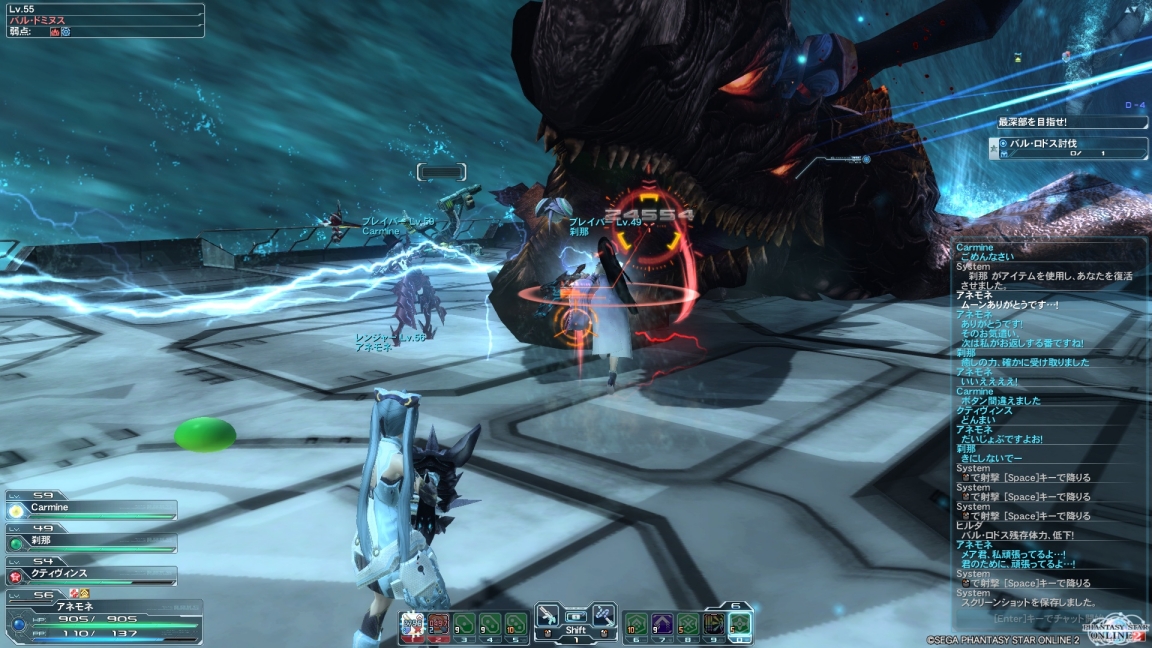Open the chat log panel

point(1046,420)
